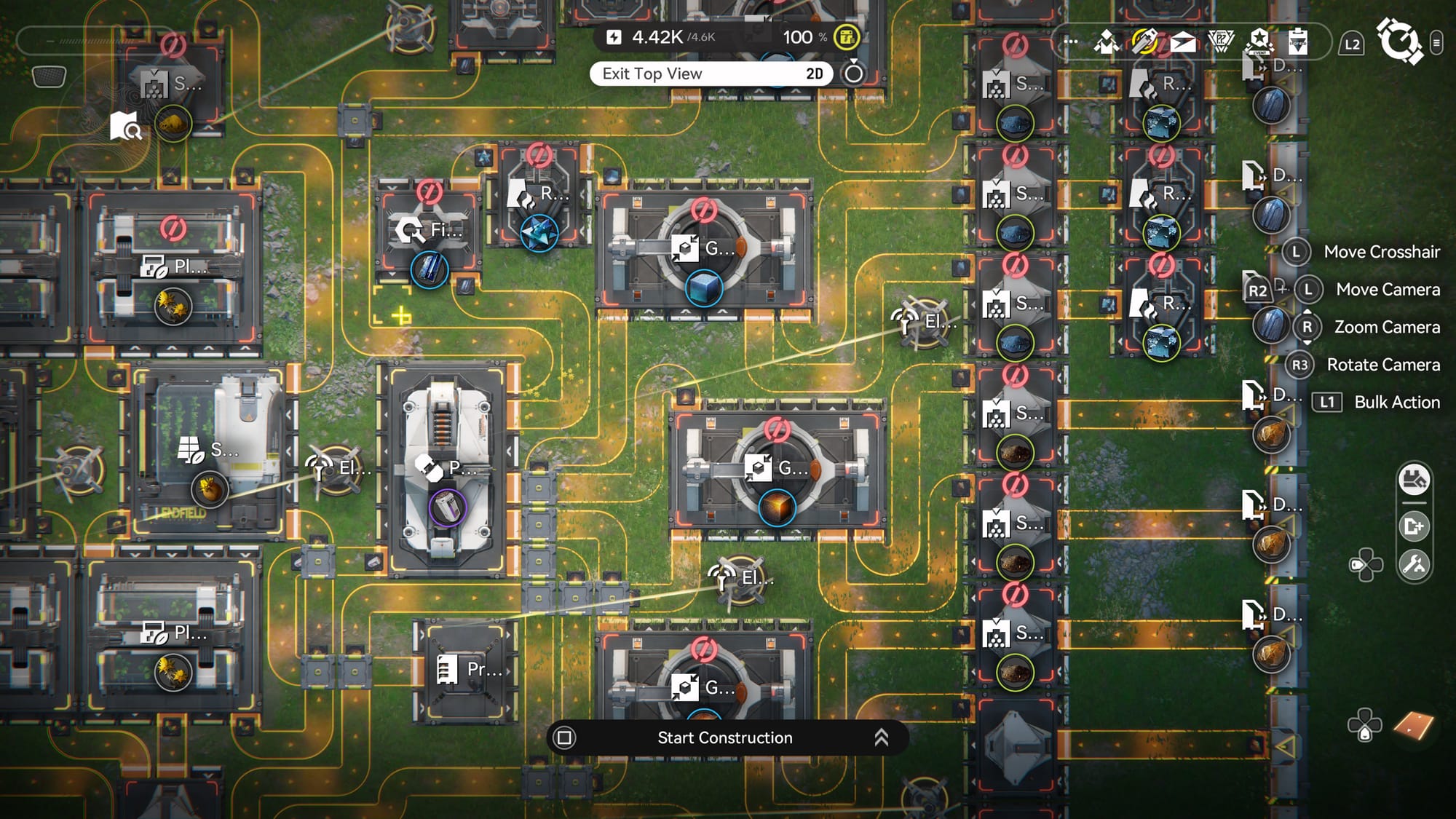
Task: Choose the blueprint plus button
Action: pyautogui.click(x=1414, y=526)
